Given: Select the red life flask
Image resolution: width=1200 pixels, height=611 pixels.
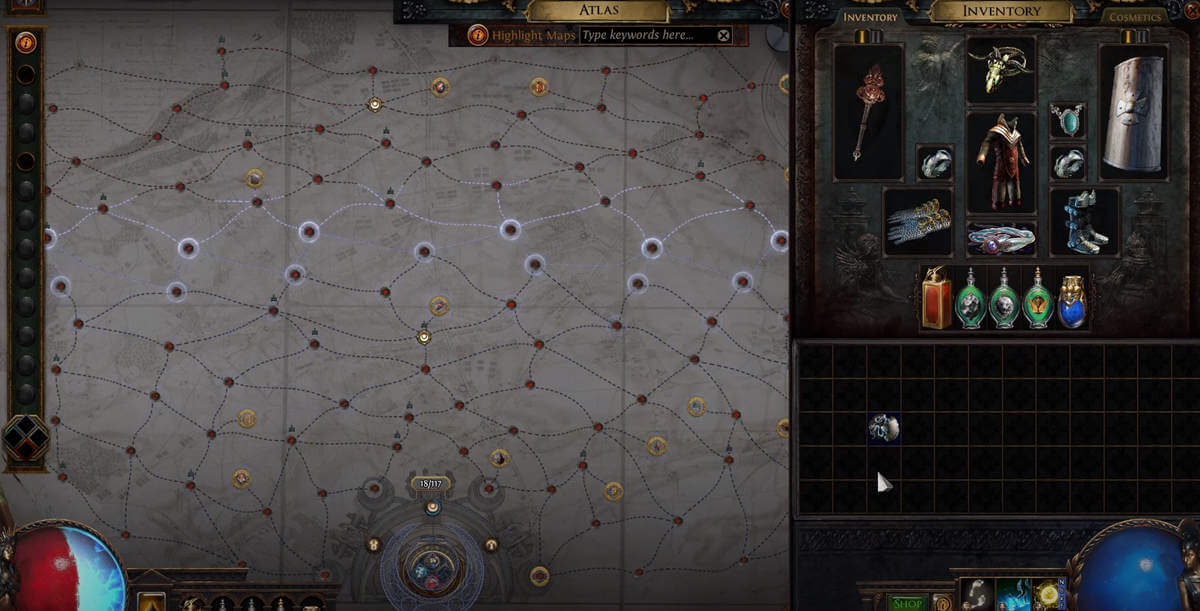Looking at the screenshot, I should (x=937, y=298).
